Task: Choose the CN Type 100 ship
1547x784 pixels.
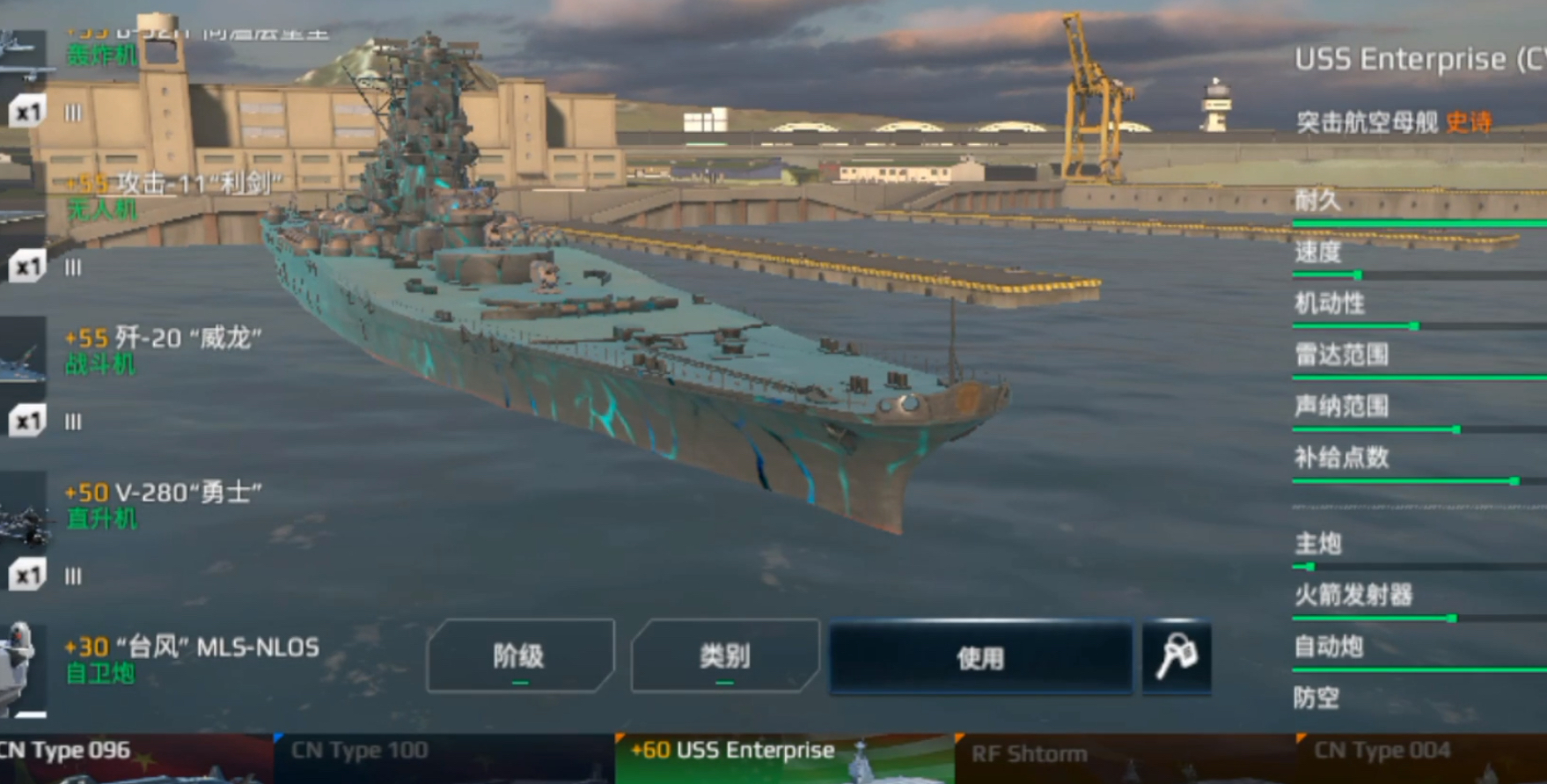Action: (x=444, y=757)
